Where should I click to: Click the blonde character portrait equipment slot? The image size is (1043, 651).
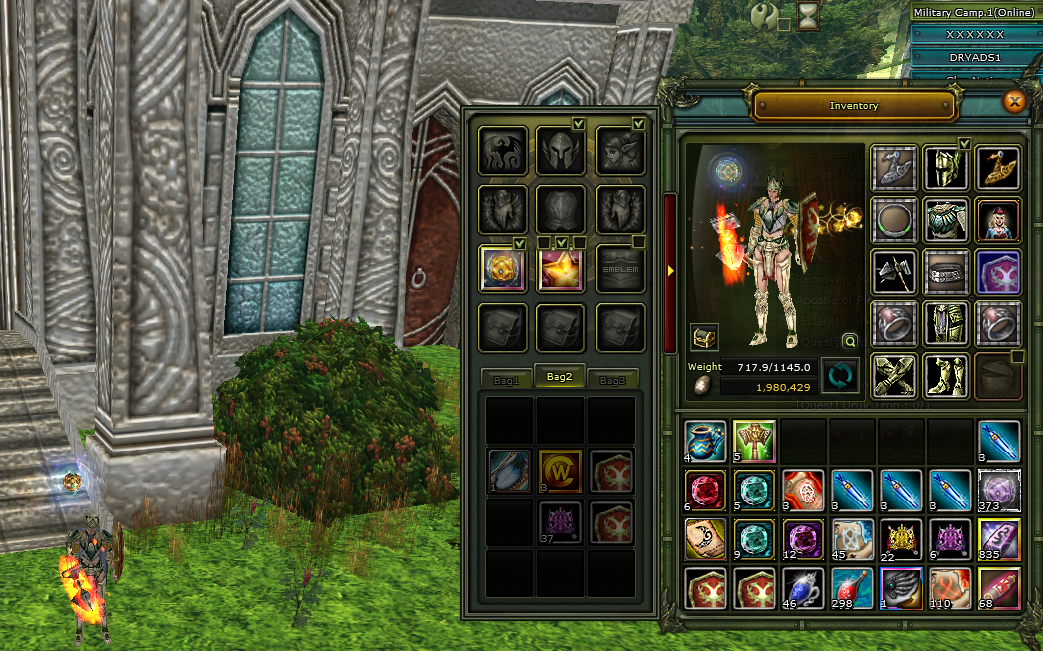[998, 219]
